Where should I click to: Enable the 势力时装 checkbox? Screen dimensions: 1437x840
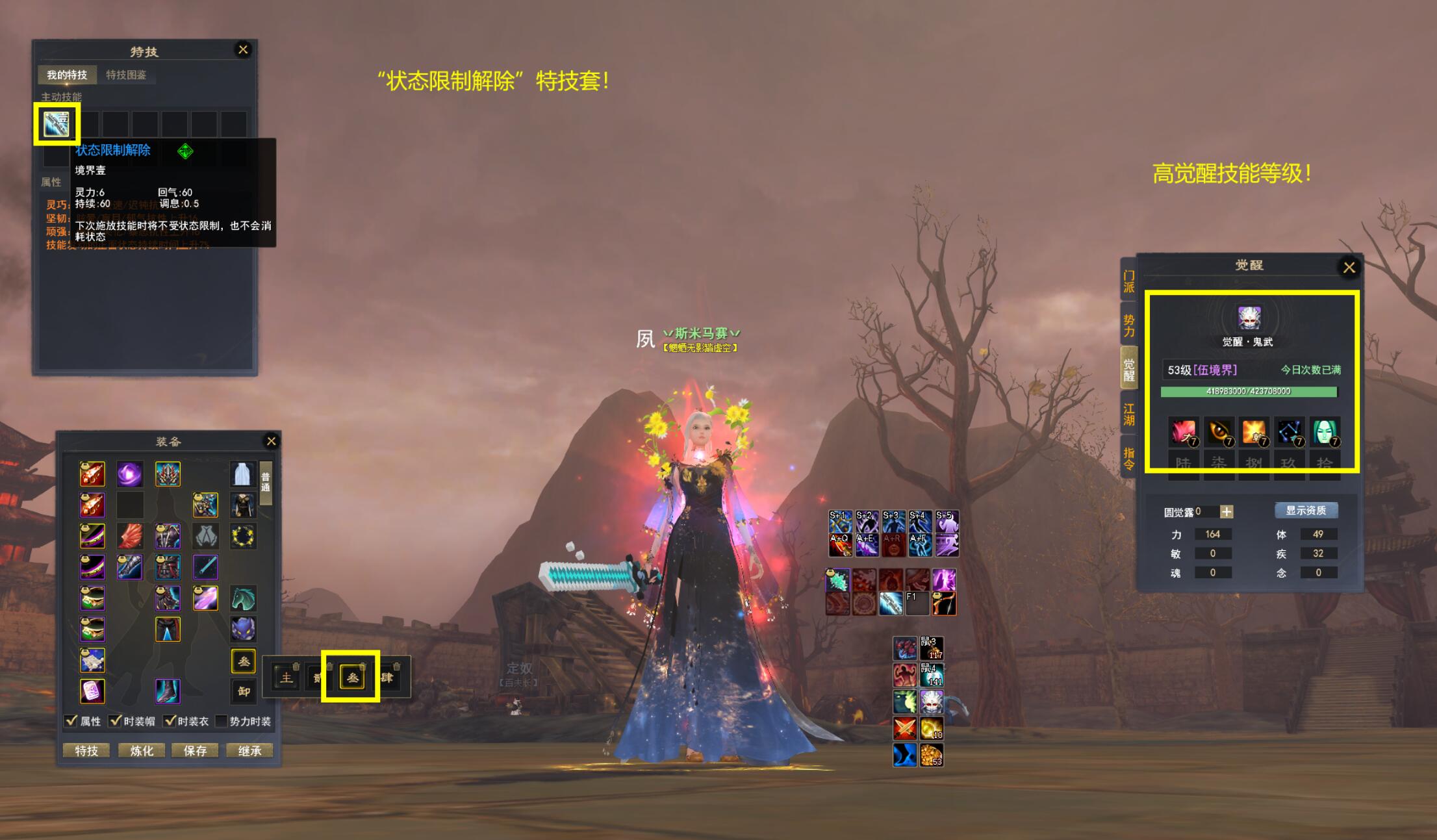pyautogui.click(x=221, y=720)
